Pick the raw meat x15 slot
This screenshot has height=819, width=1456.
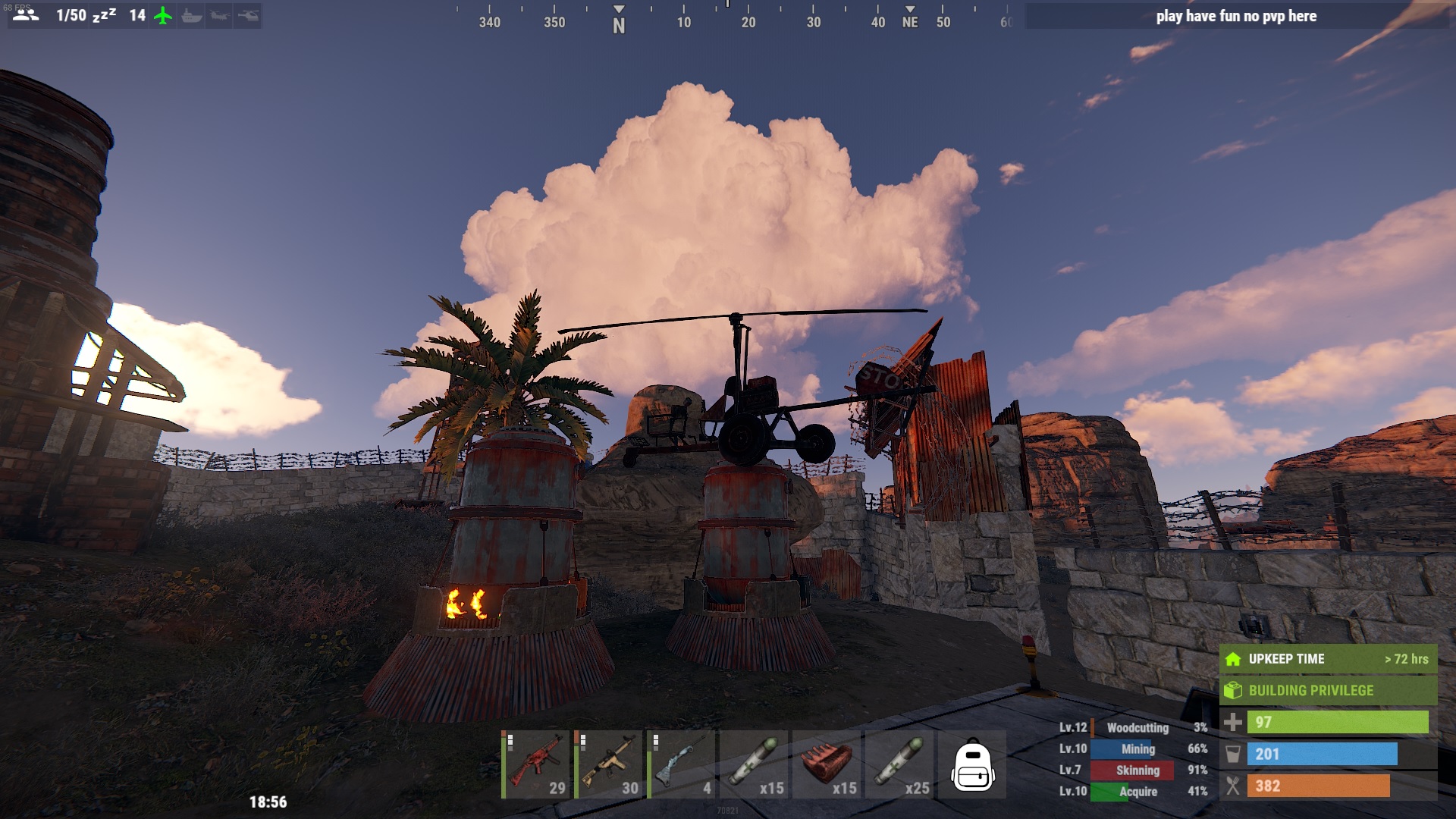tap(827, 764)
